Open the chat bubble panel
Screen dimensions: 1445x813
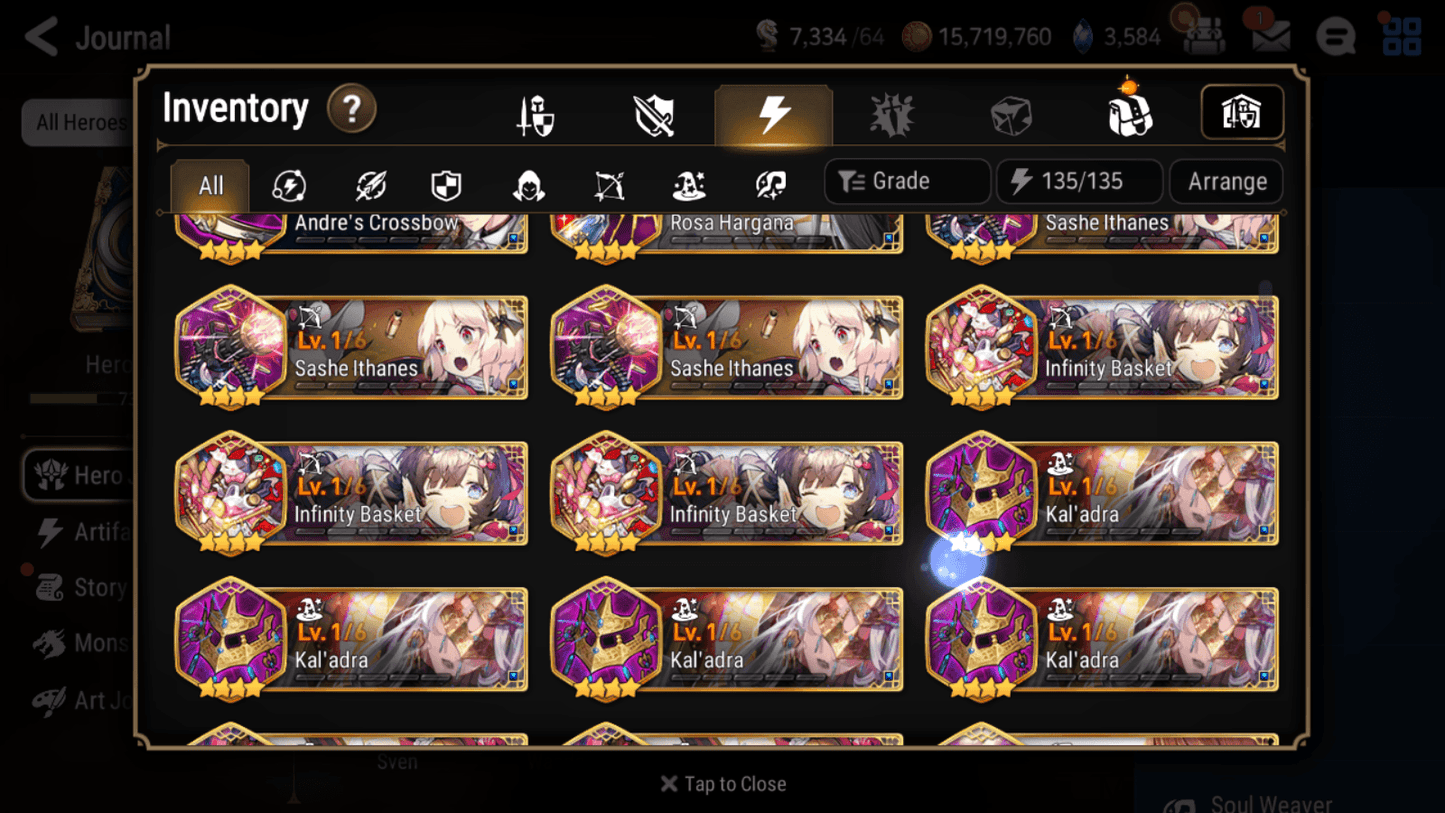click(1335, 35)
